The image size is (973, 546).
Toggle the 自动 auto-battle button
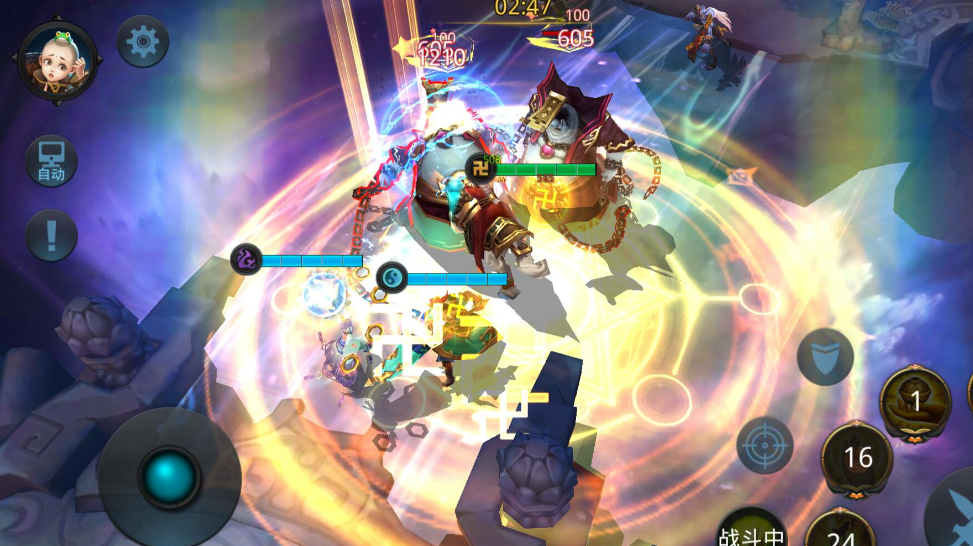coord(51,161)
